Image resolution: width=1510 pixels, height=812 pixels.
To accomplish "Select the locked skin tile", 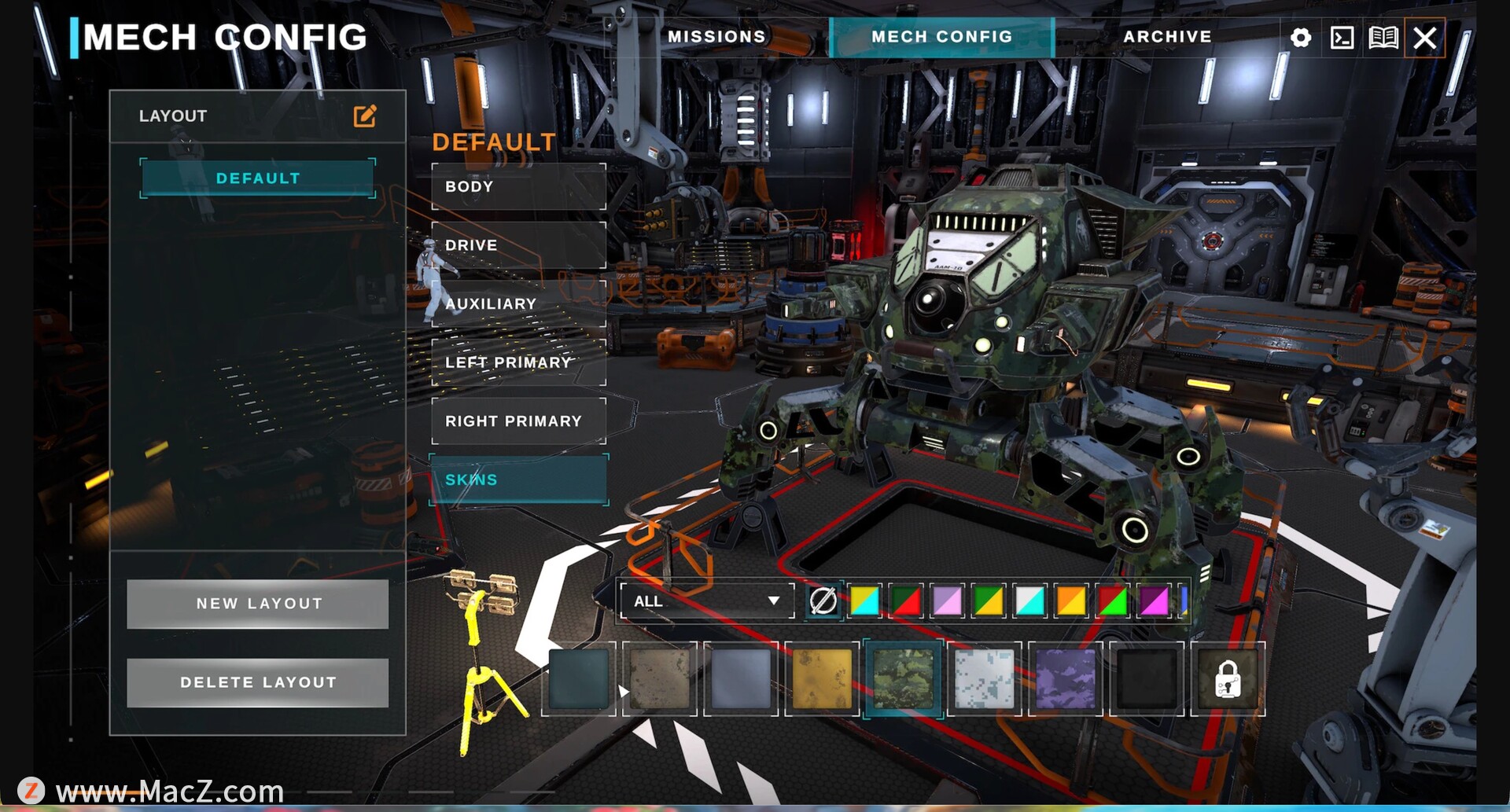I will click(x=1228, y=679).
